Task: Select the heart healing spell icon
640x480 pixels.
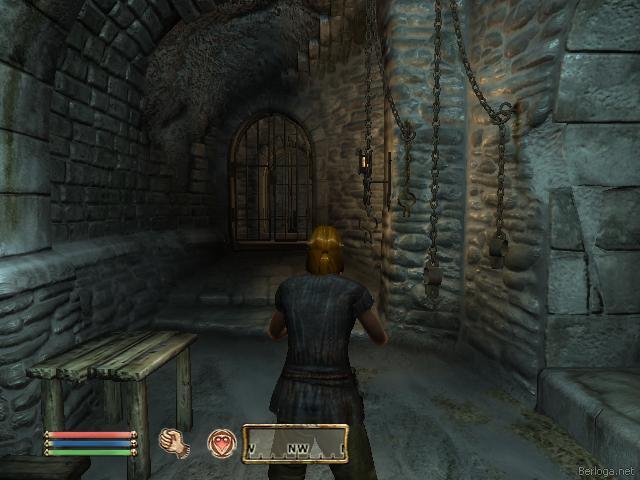Action: click(x=220, y=443)
